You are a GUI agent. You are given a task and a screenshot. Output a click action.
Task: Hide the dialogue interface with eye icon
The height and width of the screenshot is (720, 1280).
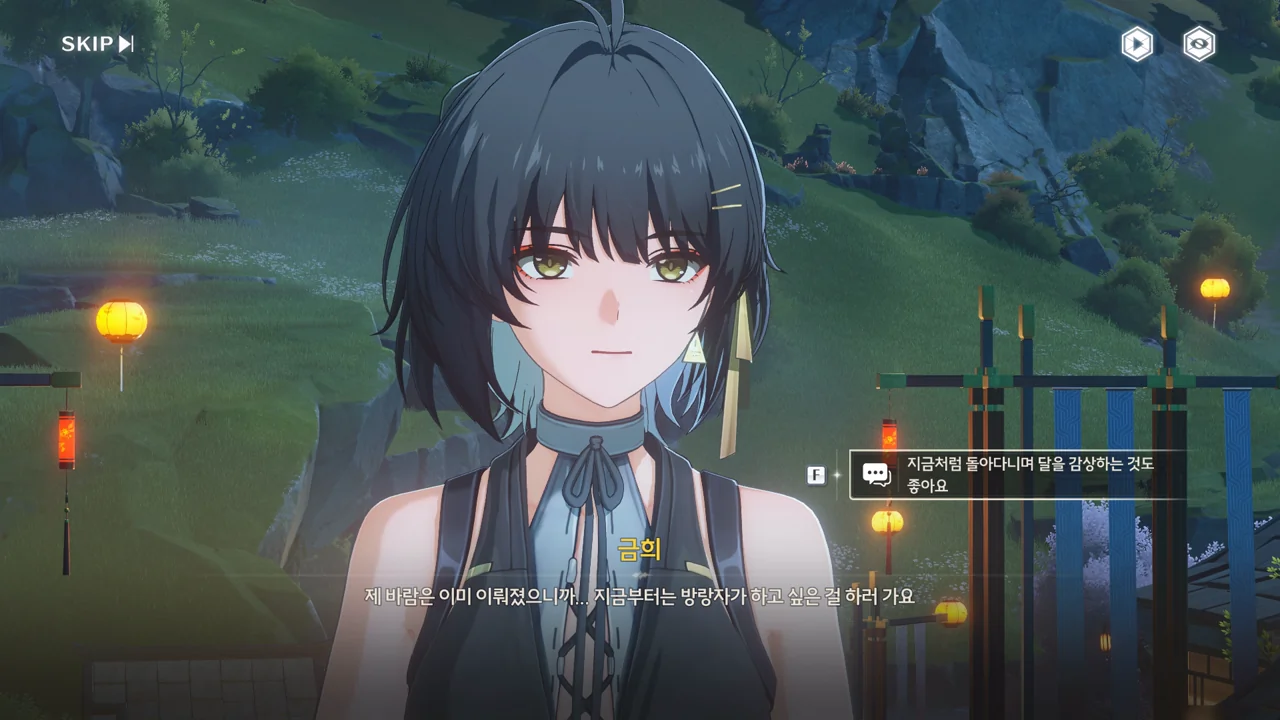tap(1199, 44)
